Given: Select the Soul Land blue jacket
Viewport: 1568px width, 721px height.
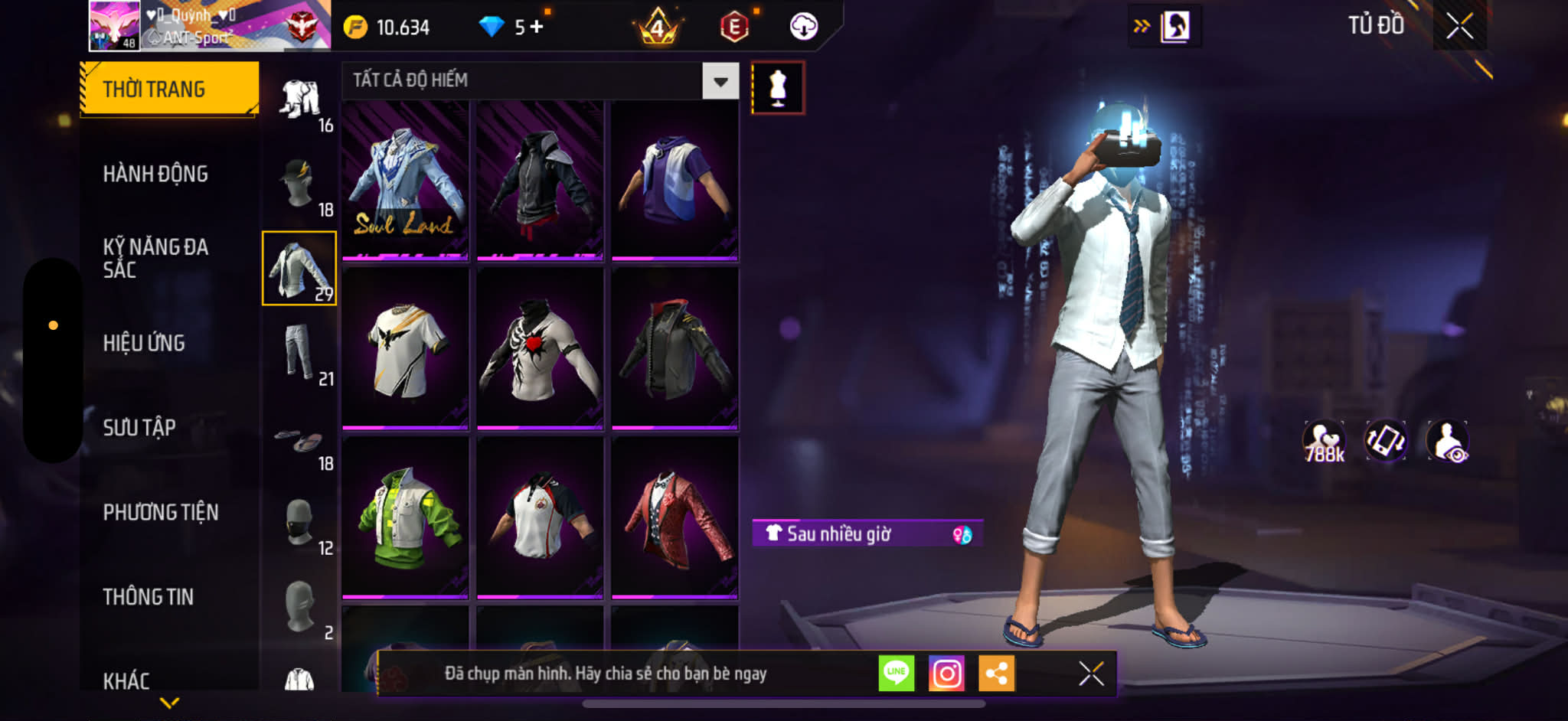Looking at the screenshot, I should pos(405,181).
